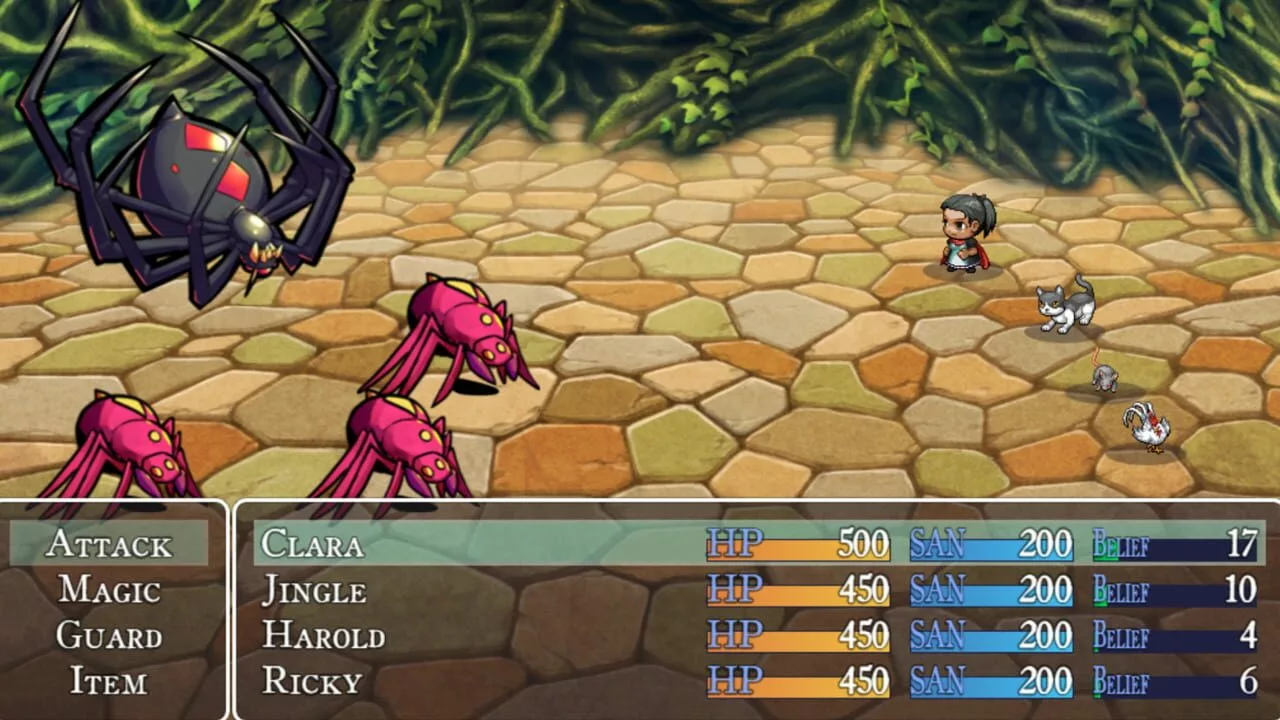Image resolution: width=1280 pixels, height=720 pixels.
Task: Open the Magic command menu
Action: pyautogui.click(x=109, y=590)
